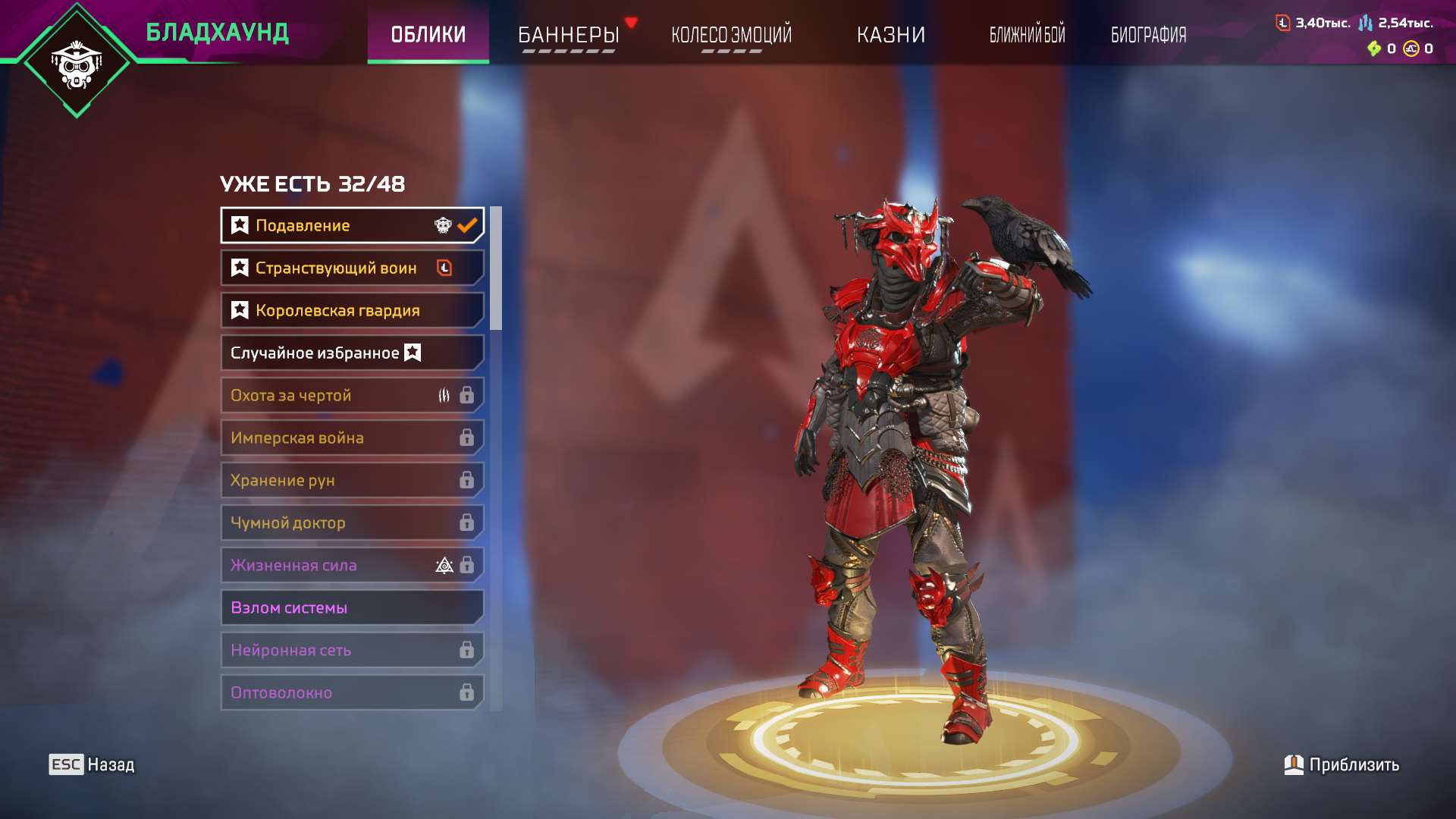Click the Legend Token price icon on Странствующий воин
Viewport: 1456px width, 819px height.
click(444, 268)
